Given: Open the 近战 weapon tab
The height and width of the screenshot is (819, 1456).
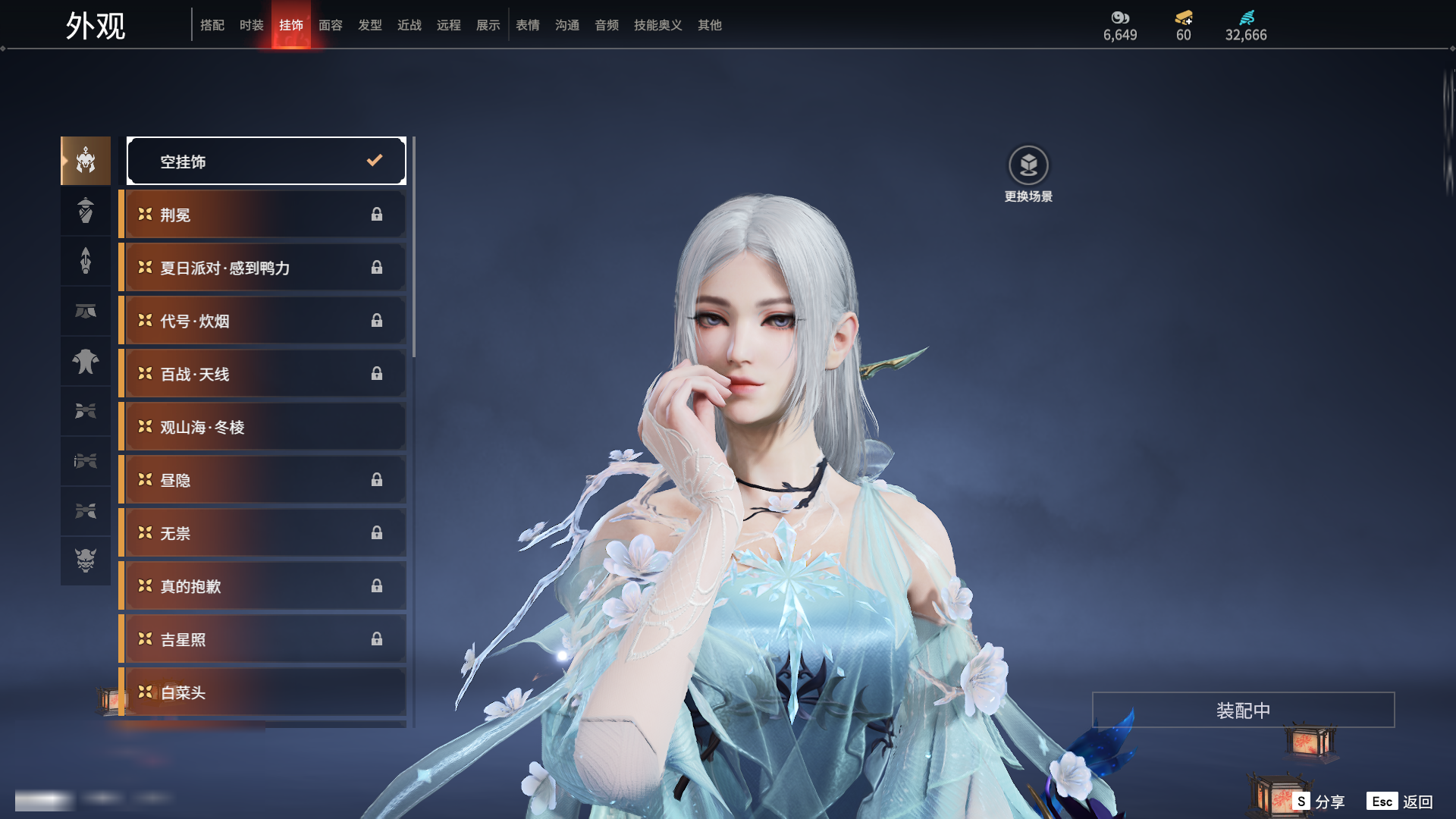Looking at the screenshot, I should 409,25.
